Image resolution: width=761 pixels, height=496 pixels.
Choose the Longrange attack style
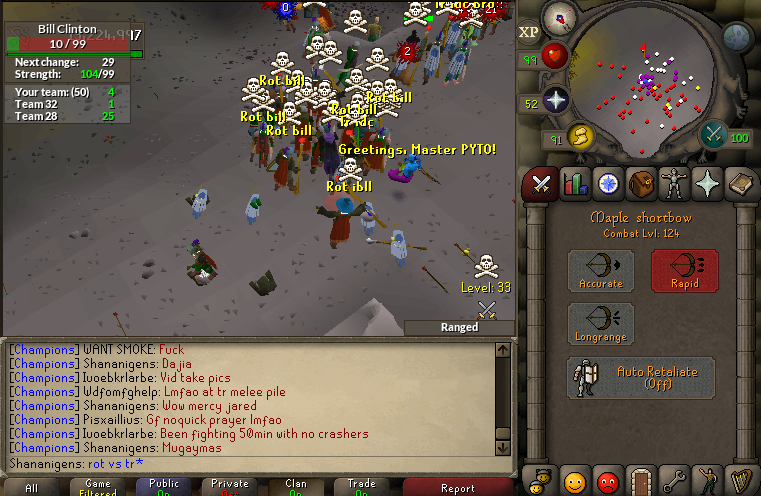[x=601, y=325]
